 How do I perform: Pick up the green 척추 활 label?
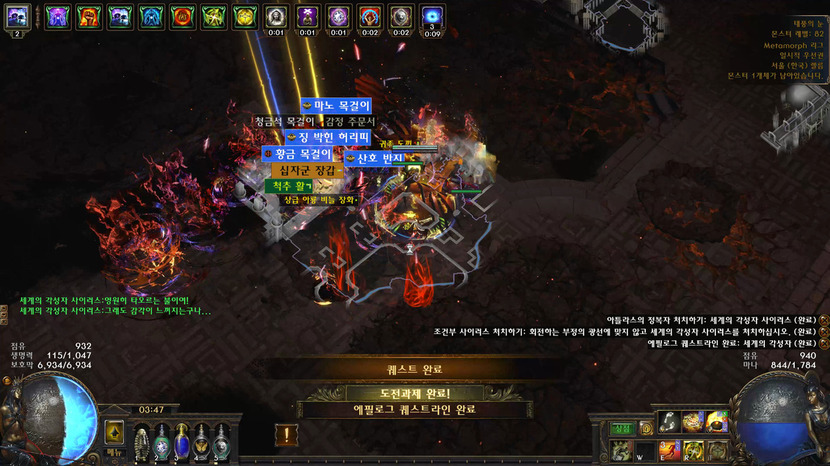[x=288, y=185]
